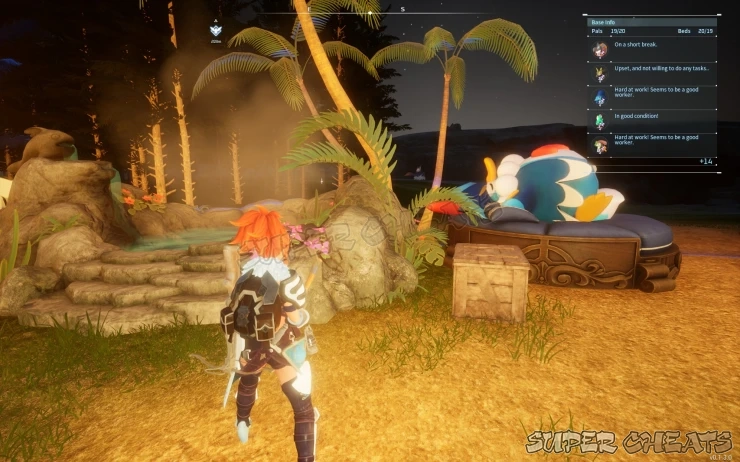
Task: Expand the +14 more pals indicator
Action: click(705, 161)
